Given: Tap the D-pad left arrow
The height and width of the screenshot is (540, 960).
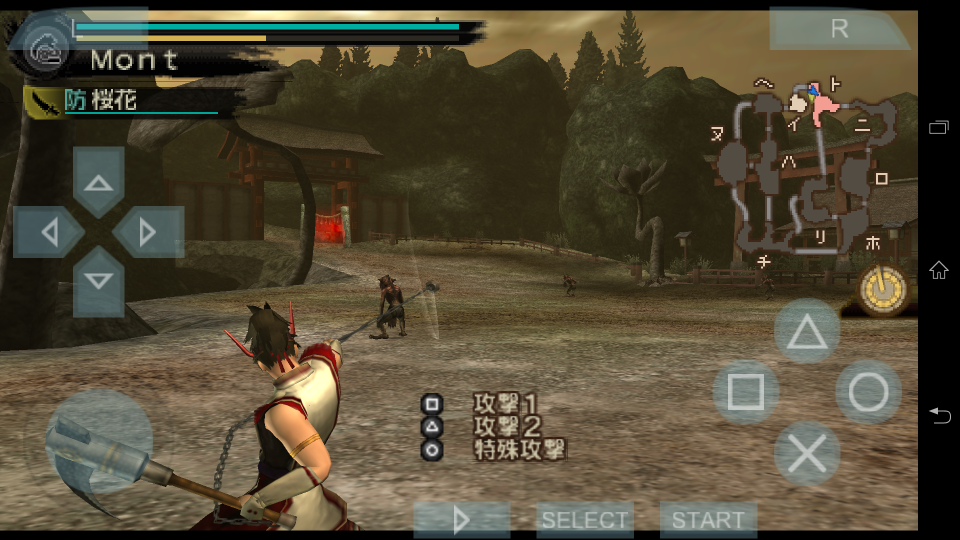Looking at the screenshot, I should click(49, 232).
